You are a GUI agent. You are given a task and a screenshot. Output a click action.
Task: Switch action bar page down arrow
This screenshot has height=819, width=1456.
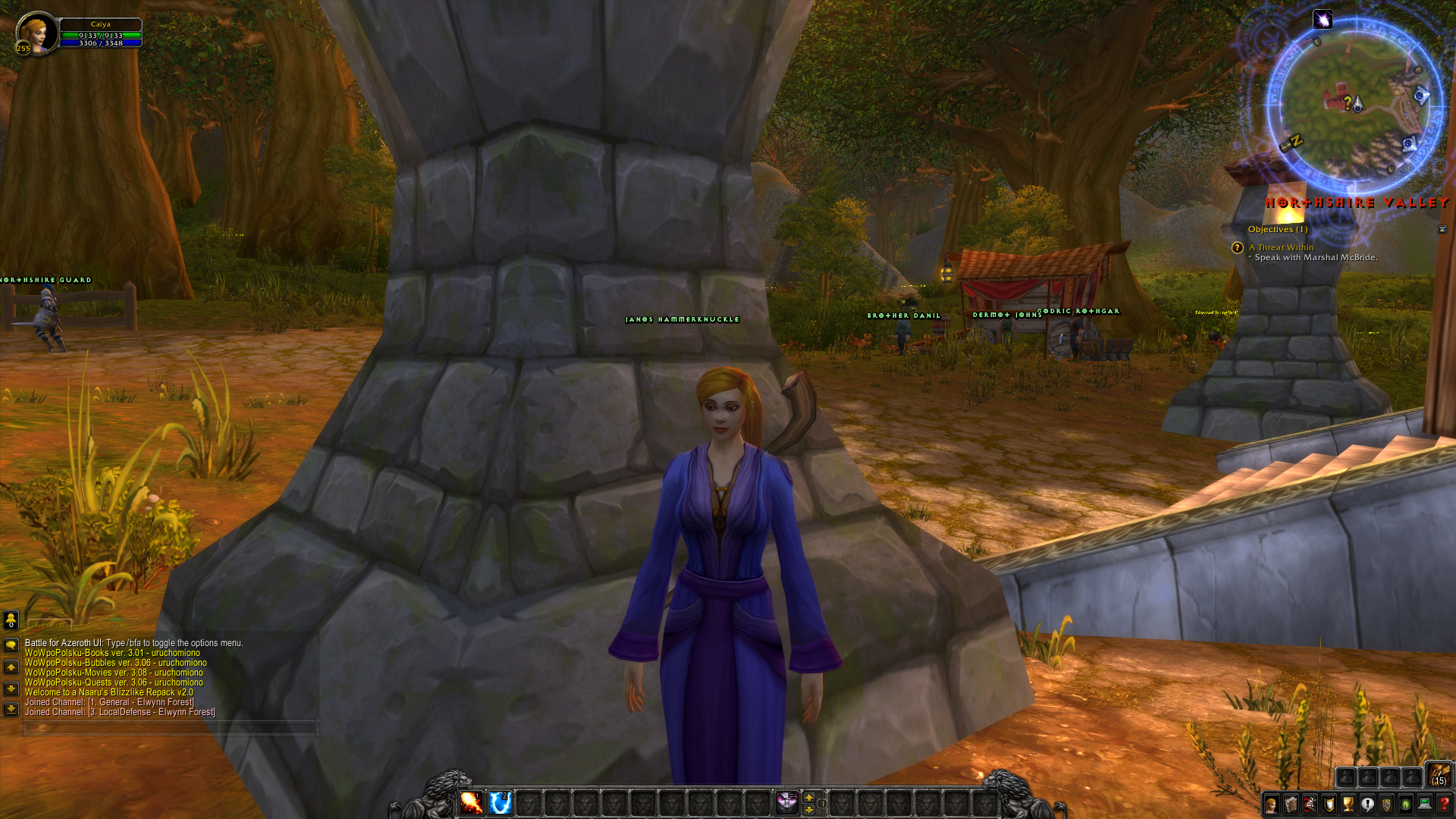click(x=809, y=809)
